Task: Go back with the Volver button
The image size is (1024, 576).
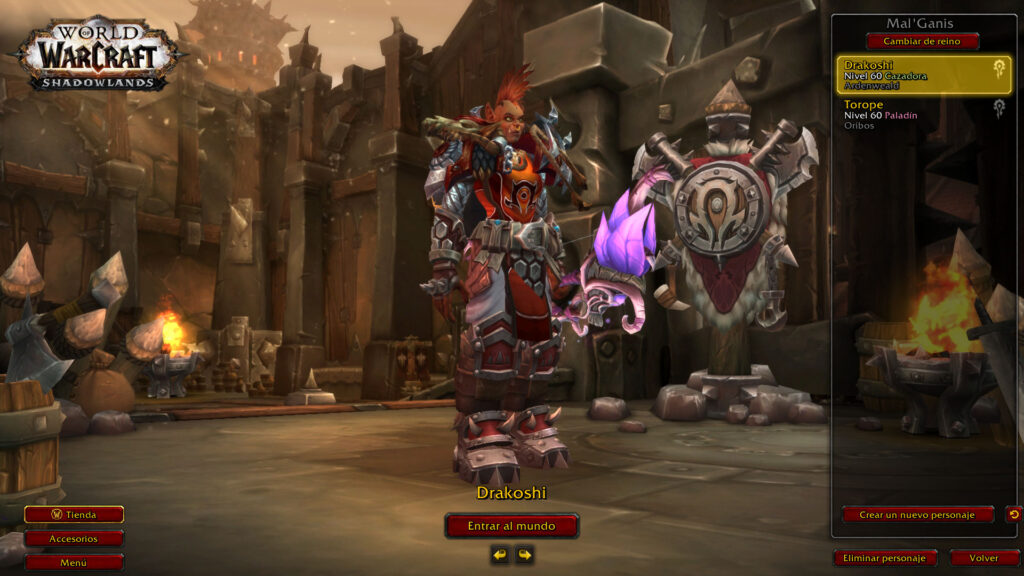Action: tap(984, 558)
